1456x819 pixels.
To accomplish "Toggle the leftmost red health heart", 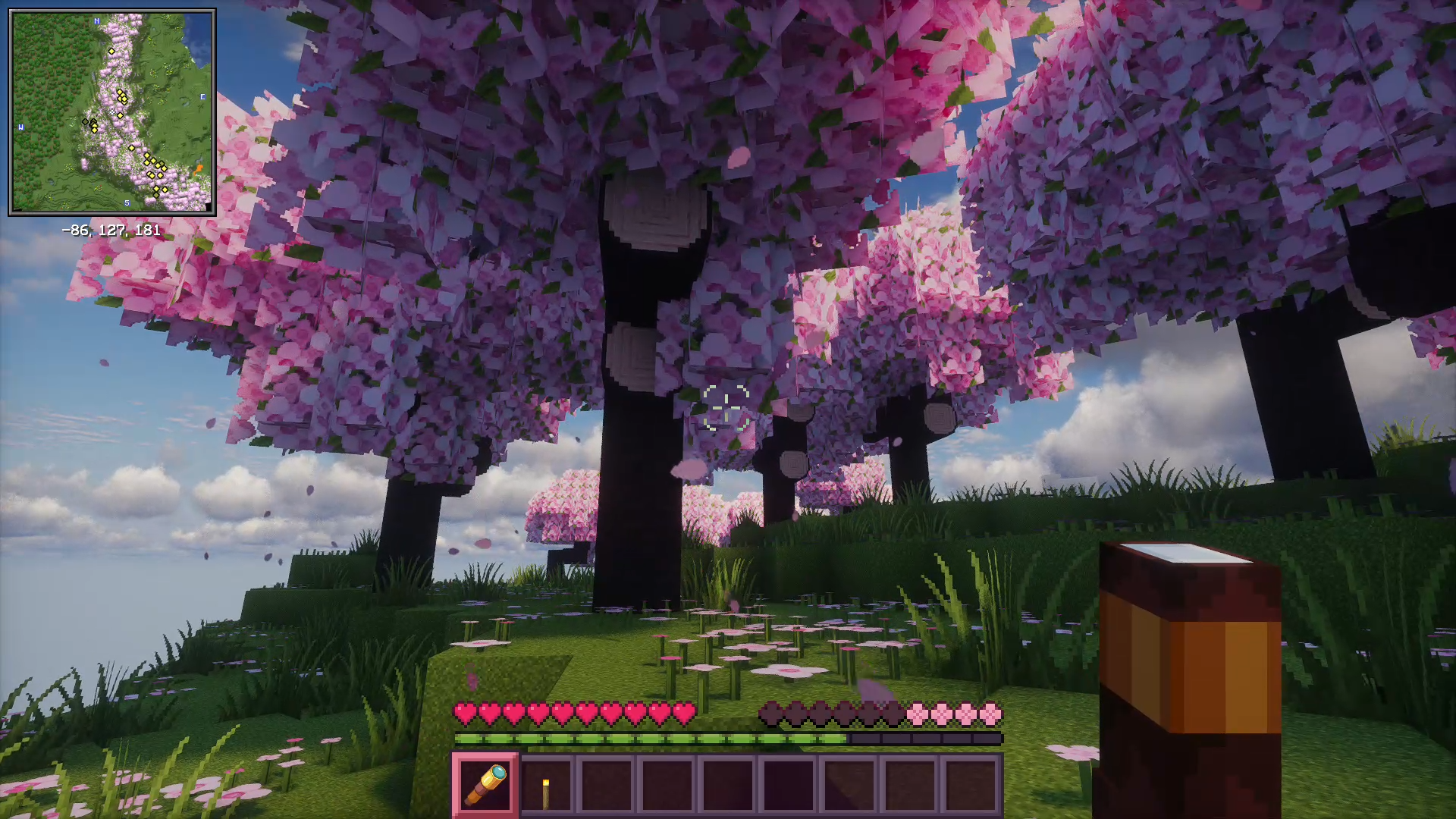I will [x=463, y=714].
